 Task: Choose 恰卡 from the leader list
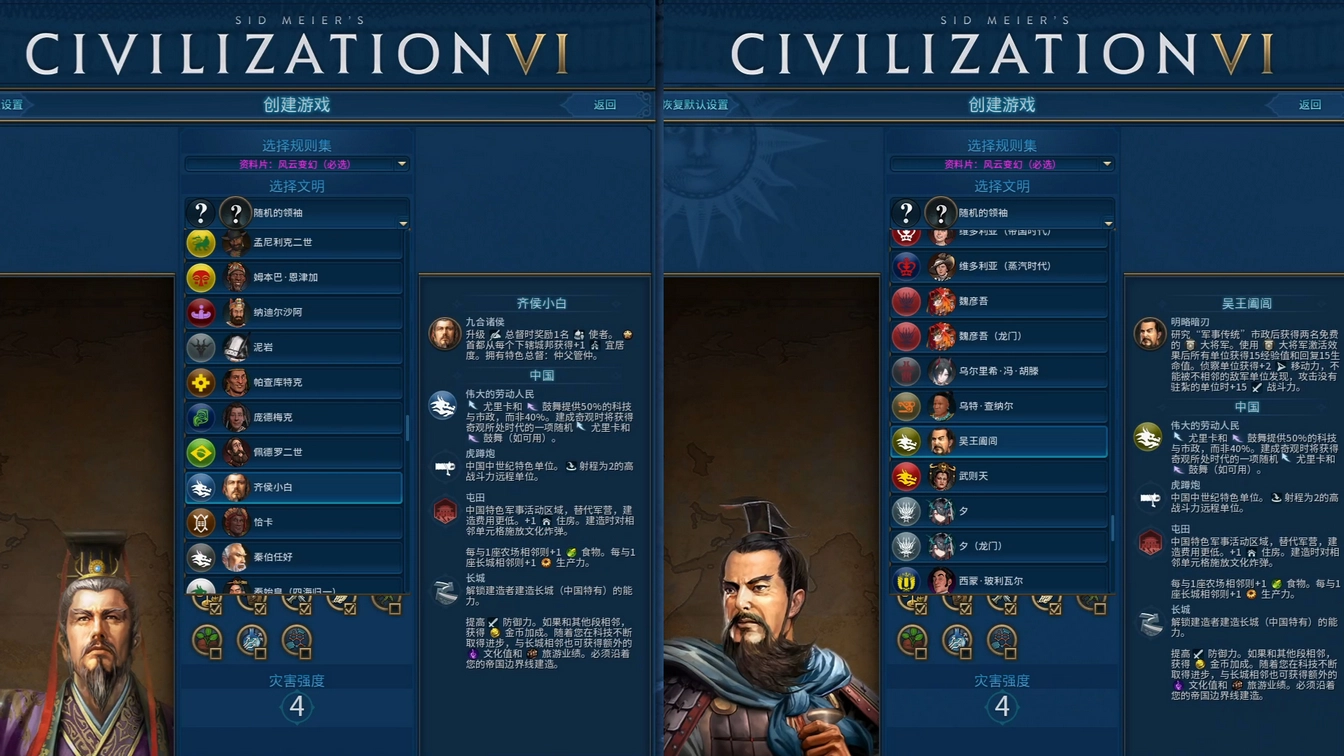point(294,522)
